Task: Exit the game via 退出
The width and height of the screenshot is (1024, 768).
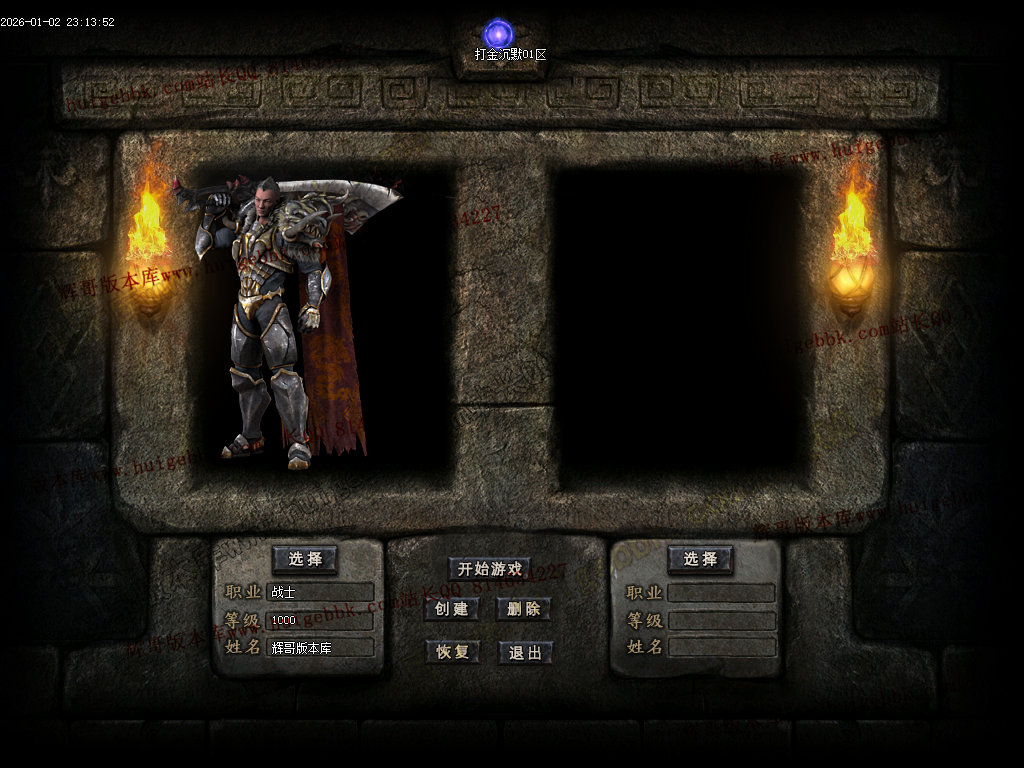Action: coord(525,653)
